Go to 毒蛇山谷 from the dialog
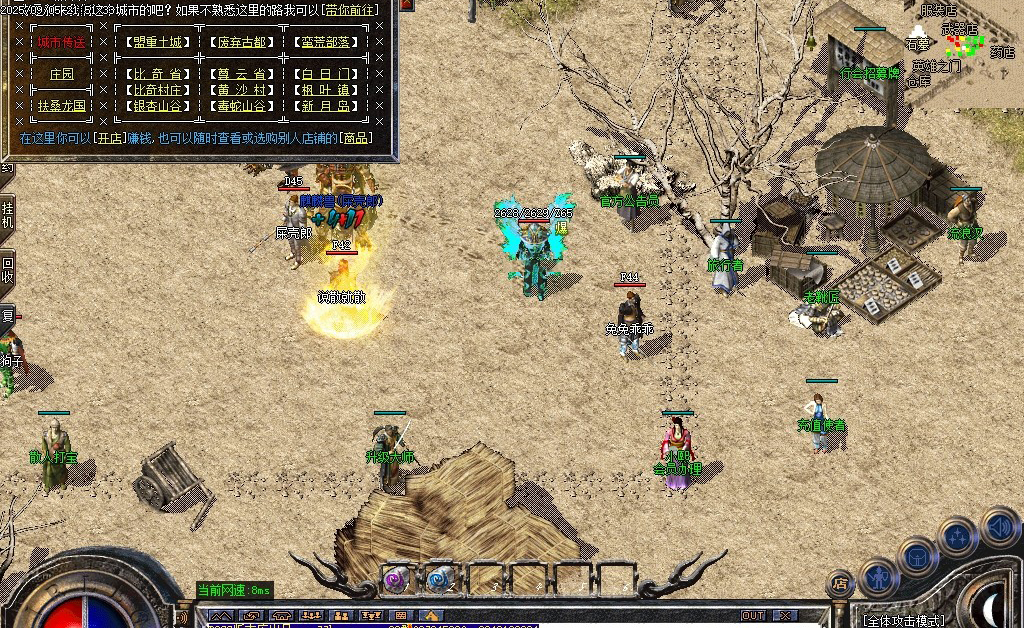The height and width of the screenshot is (628, 1024). coord(242,105)
